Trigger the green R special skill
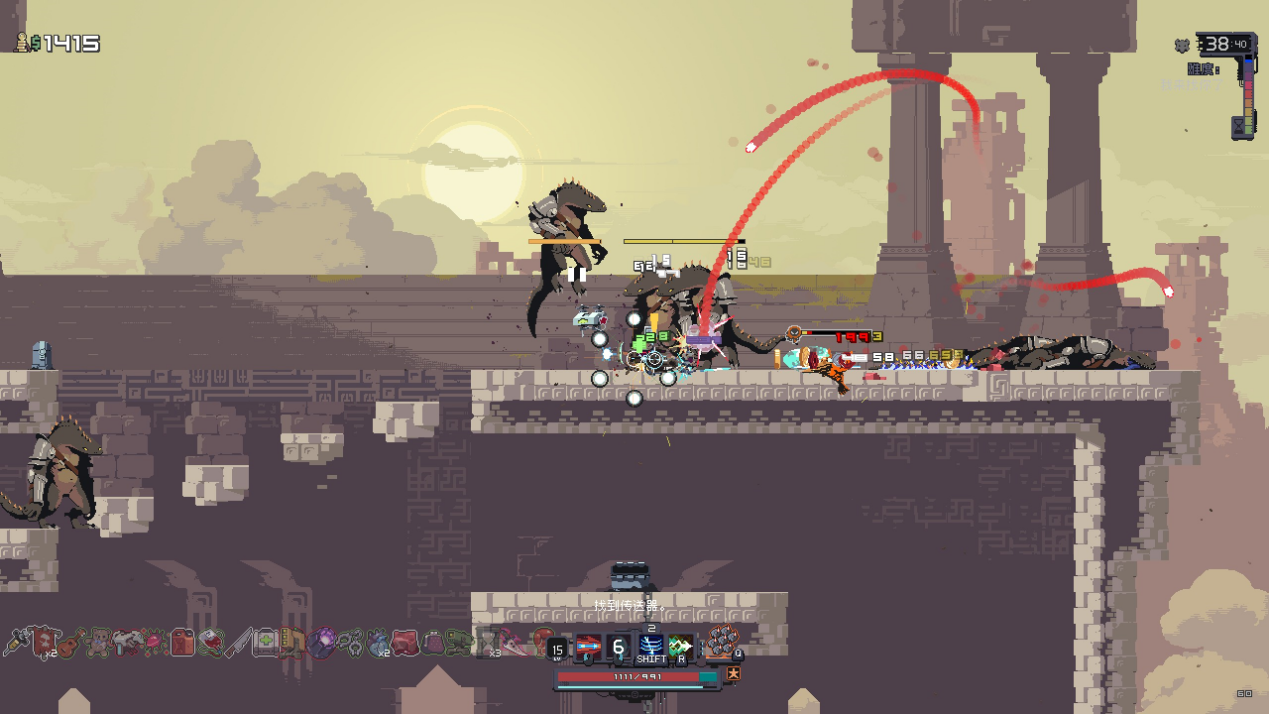 [x=681, y=647]
